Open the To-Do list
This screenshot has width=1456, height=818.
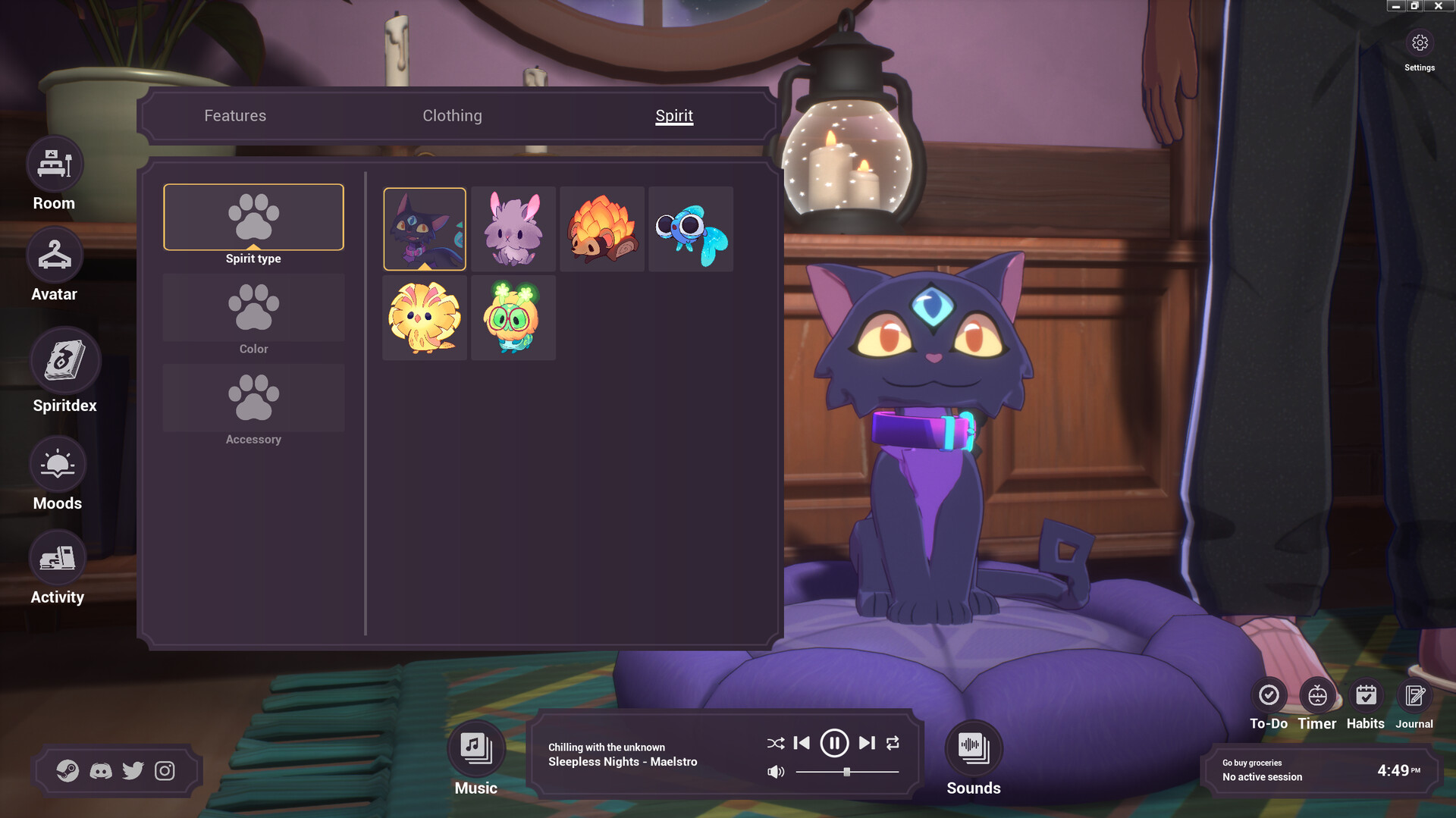1268,693
